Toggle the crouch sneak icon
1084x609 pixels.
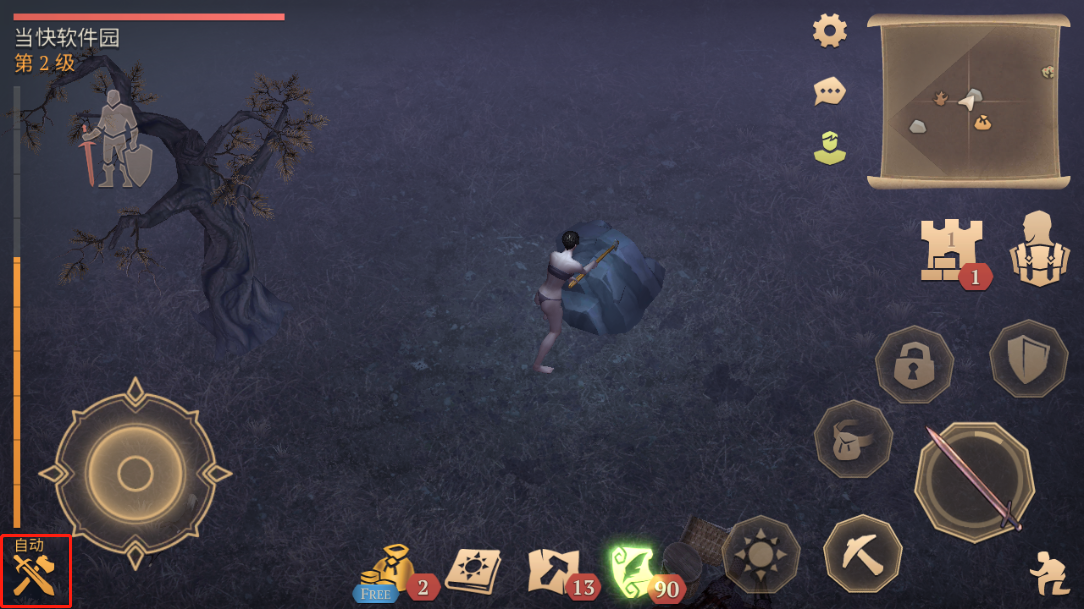(1049, 574)
